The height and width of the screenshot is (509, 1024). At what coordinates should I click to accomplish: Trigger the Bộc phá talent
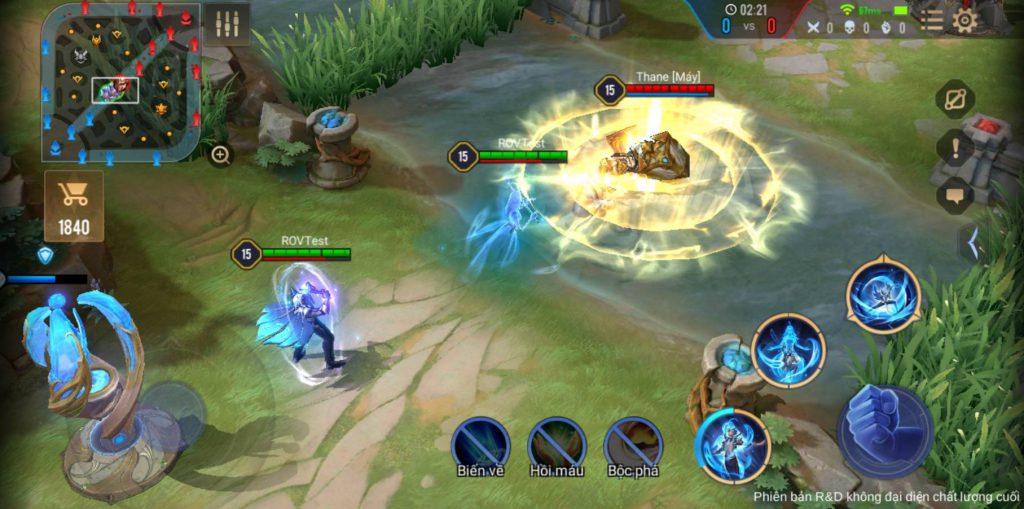[x=633, y=445]
